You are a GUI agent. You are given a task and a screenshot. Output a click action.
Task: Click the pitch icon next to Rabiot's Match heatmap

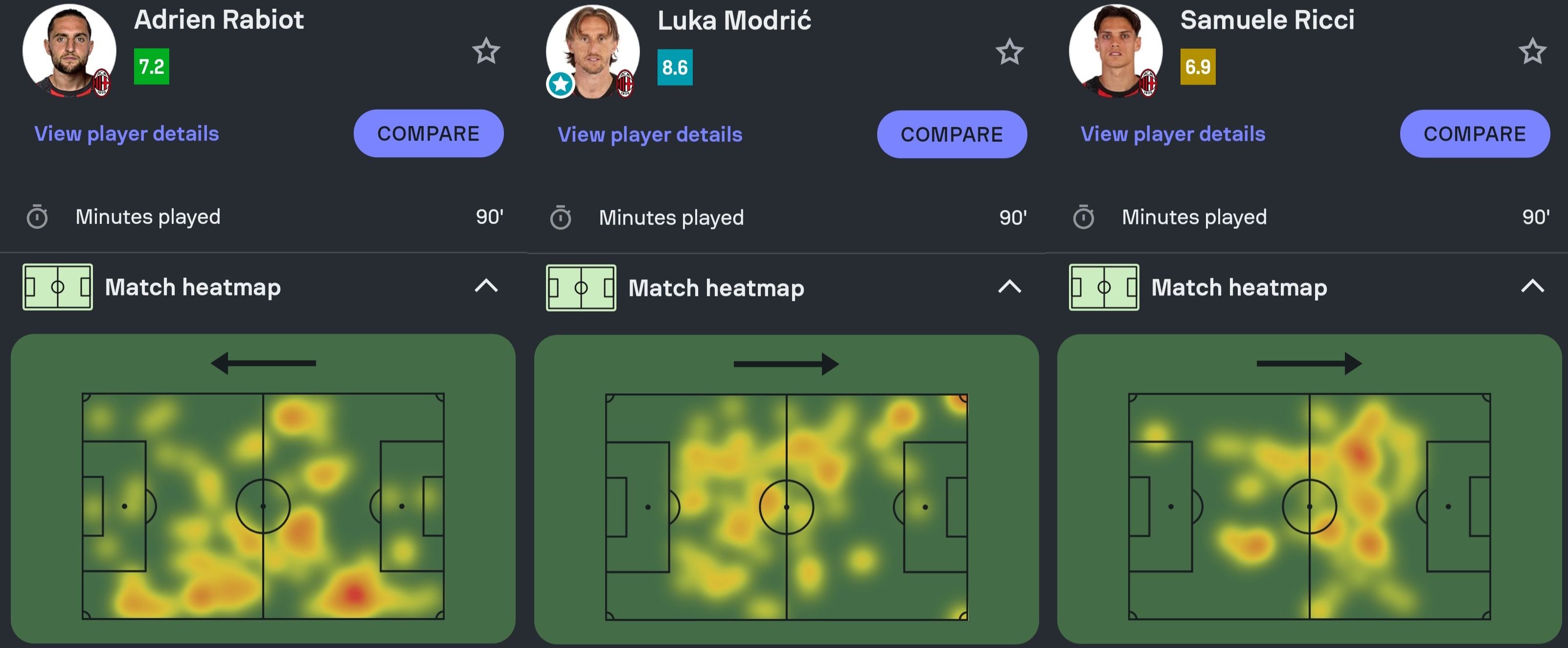click(57, 287)
